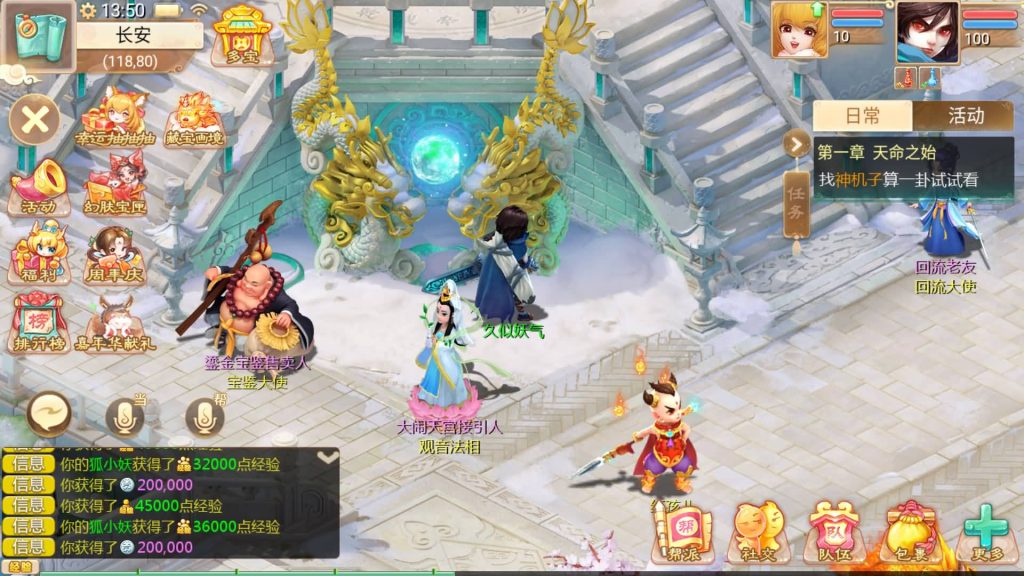Image resolution: width=1024 pixels, height=576 pixels.
Task: Open the 周年庆 anniversary event
Action: [116, 254]
